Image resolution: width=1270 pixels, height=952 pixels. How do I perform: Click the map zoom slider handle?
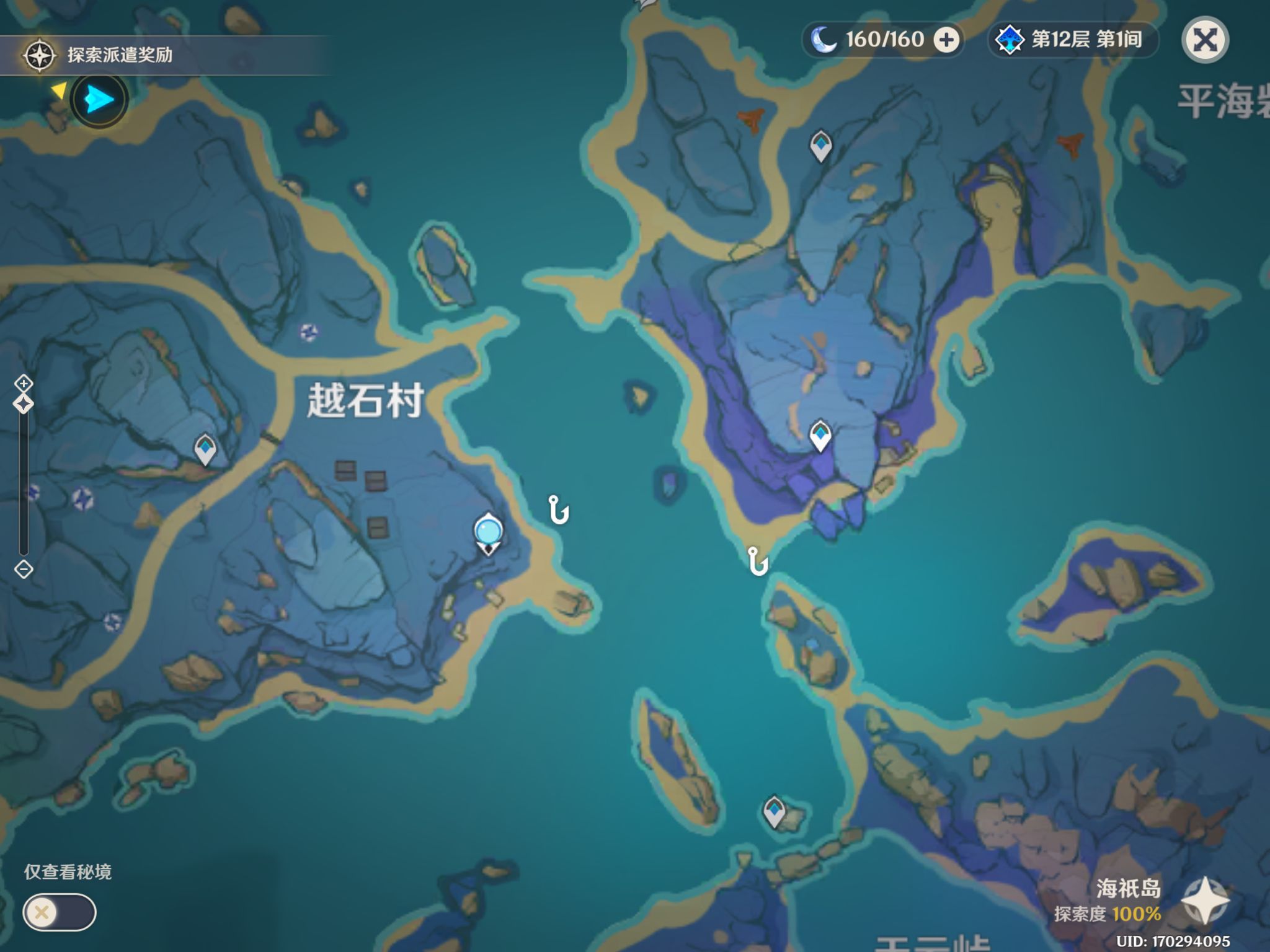24,404
